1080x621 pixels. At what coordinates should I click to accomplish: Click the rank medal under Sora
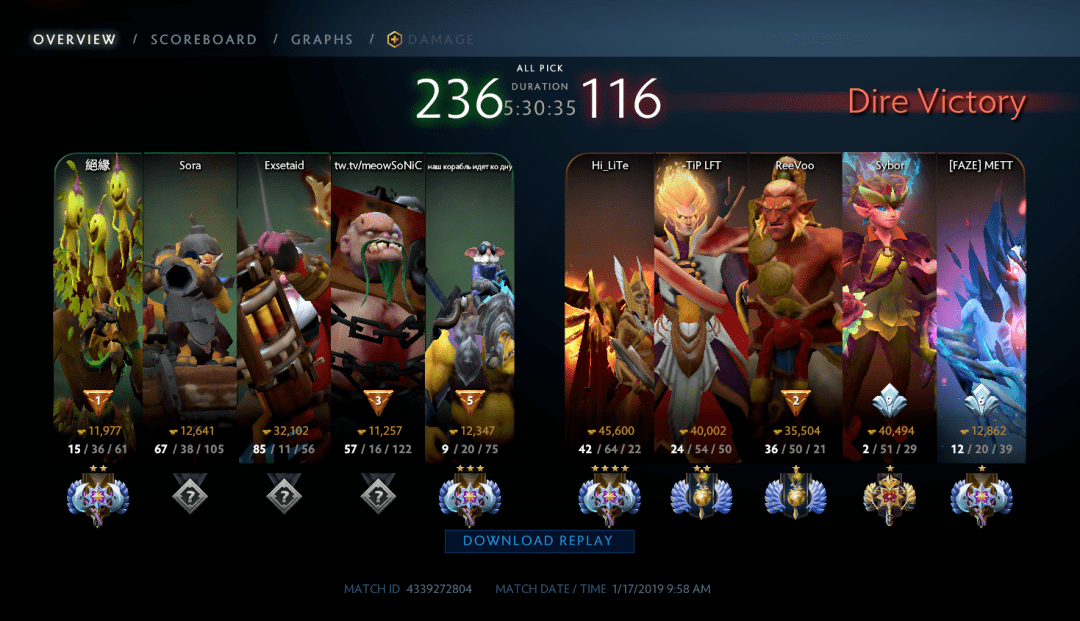pos(190,496)
